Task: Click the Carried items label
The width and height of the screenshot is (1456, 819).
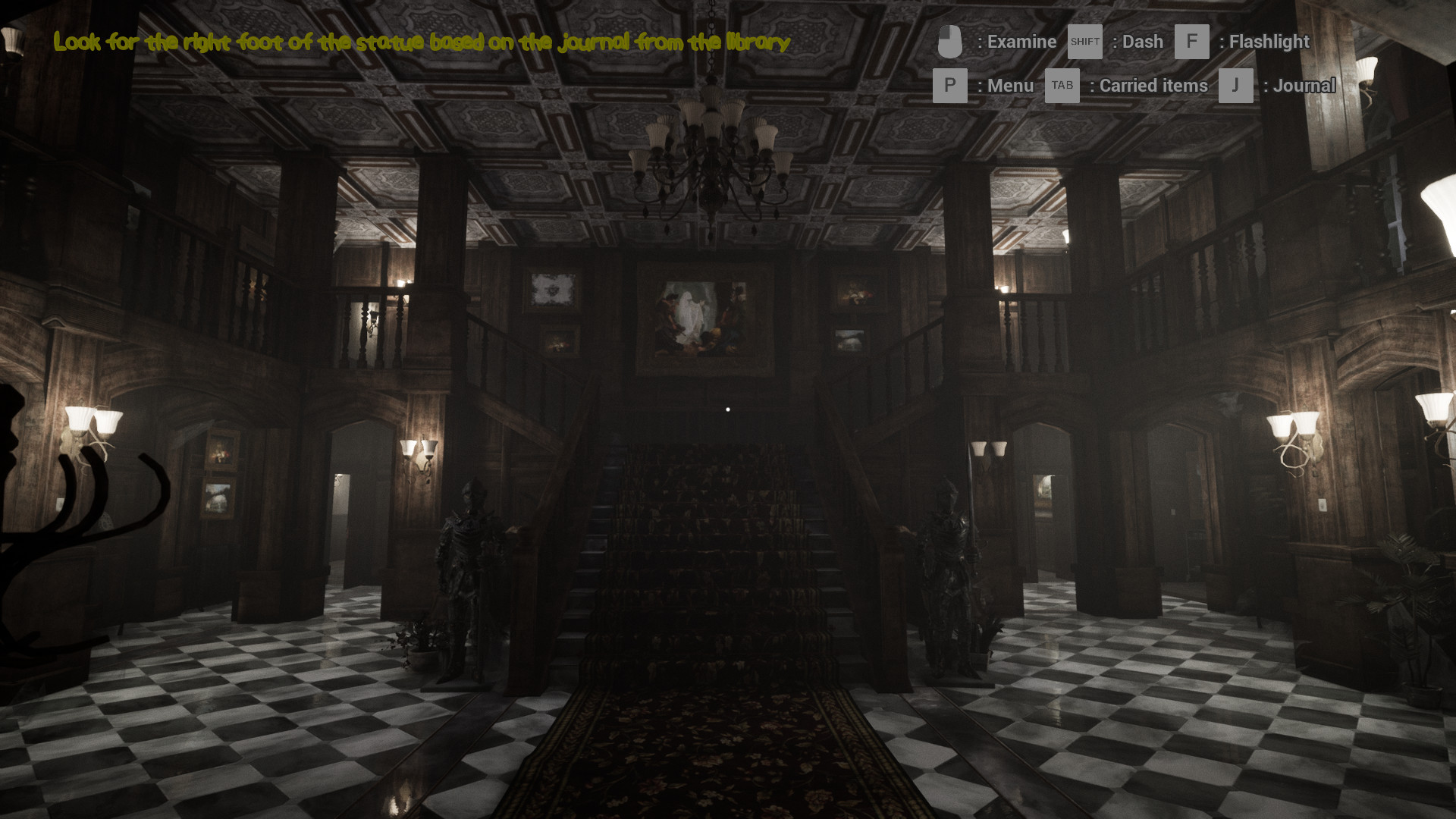Action: [1152, 86]
